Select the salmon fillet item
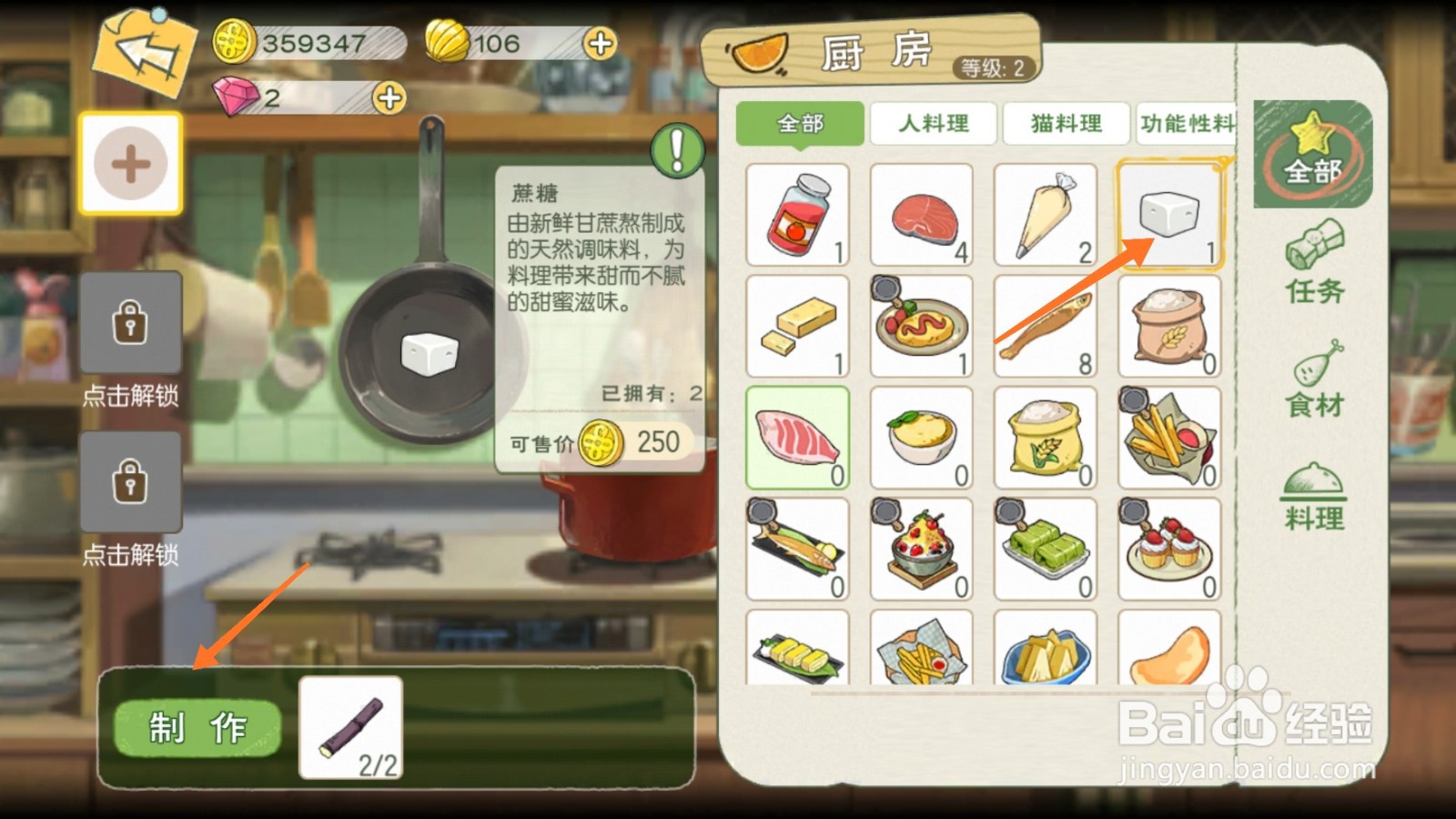This screenshot has width=1456, height=819. coord(922,214)
